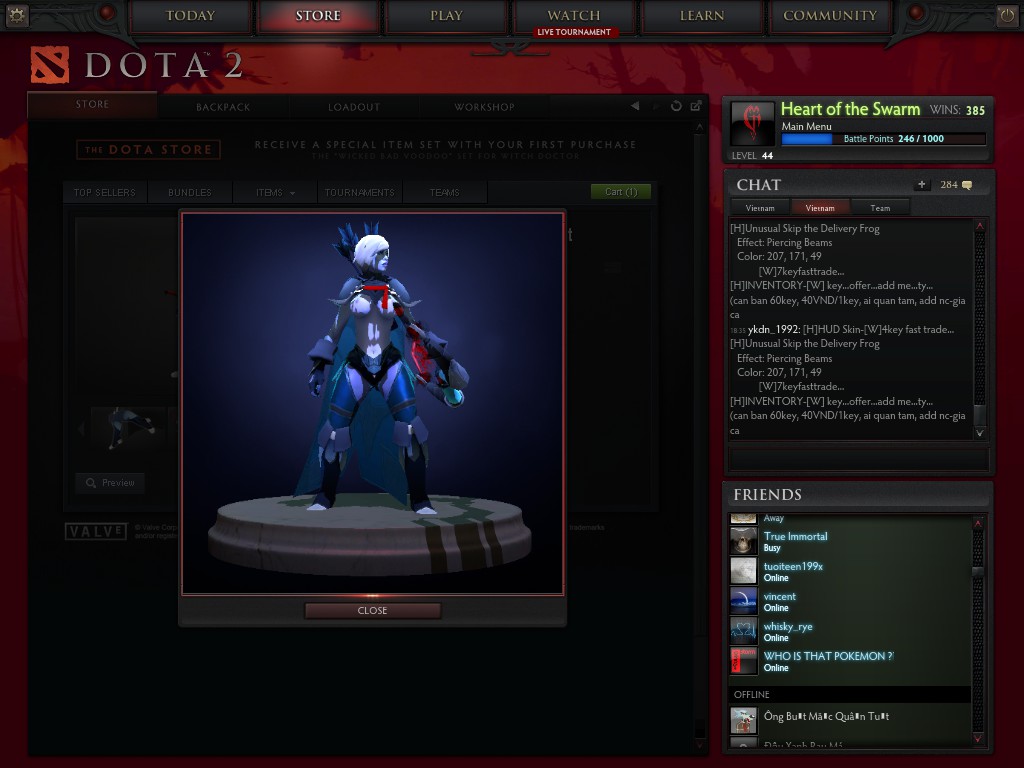Click the power quit button
Image resolution: width=1024 pixels, height=768 pixels.
coord(1006,15)
